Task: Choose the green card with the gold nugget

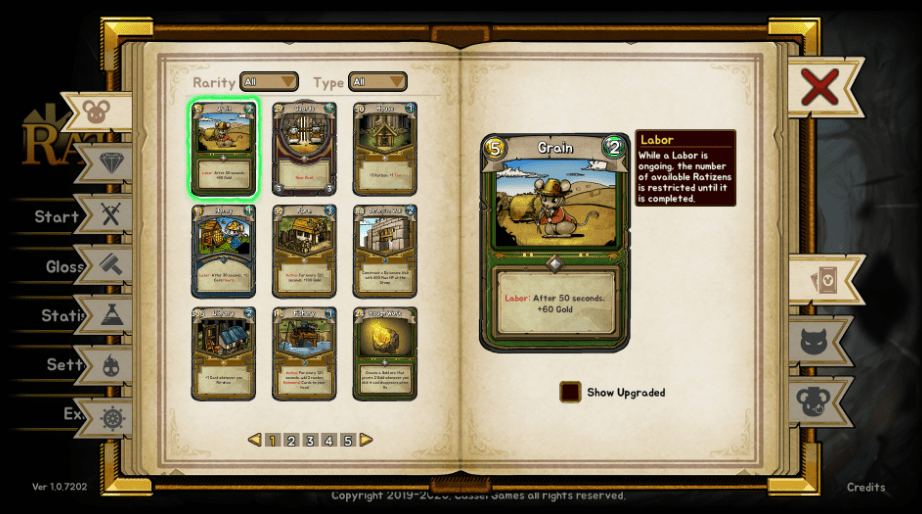Action: point(385,353)
